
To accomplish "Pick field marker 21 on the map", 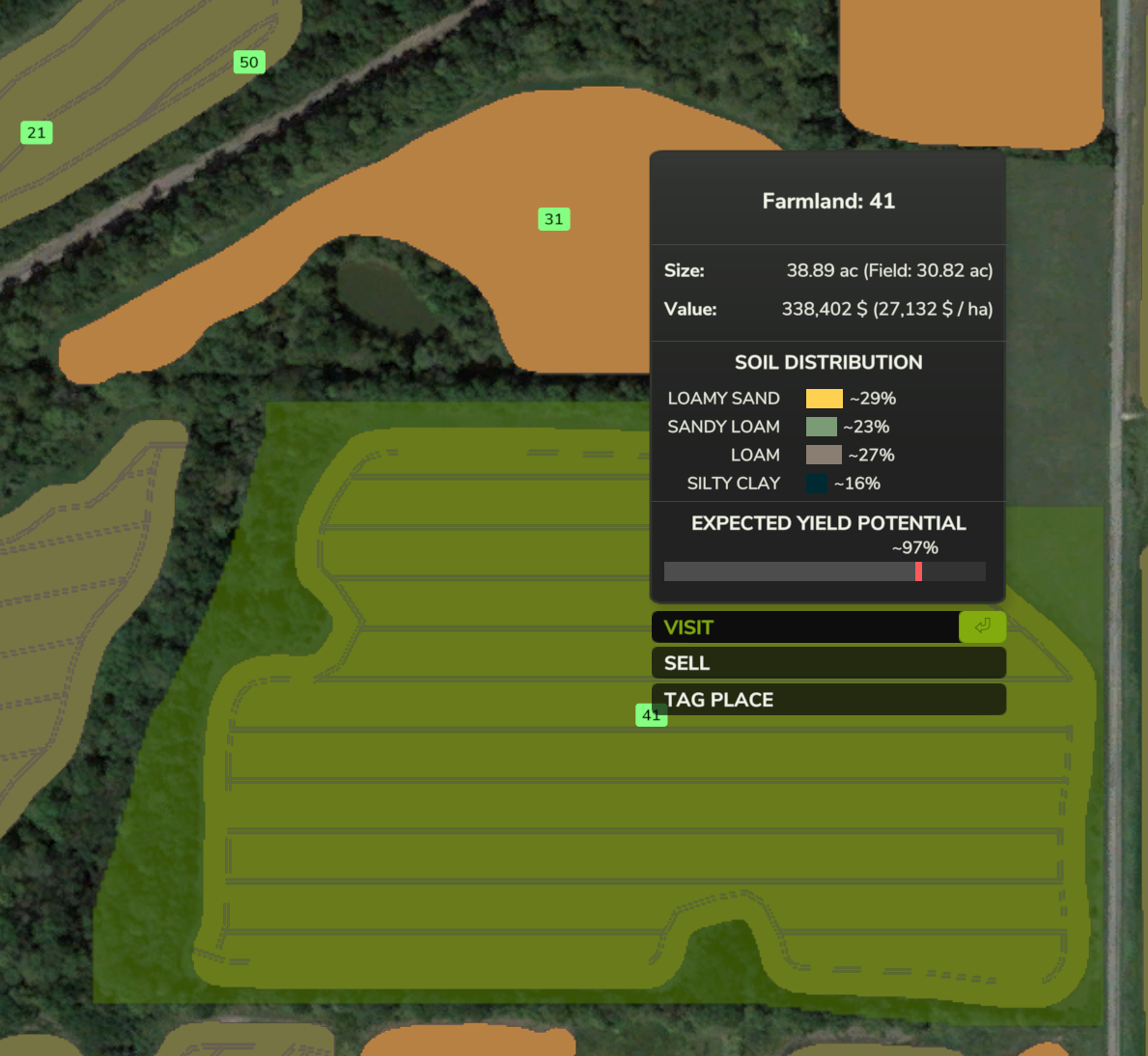I will click(x=37, y=133).
